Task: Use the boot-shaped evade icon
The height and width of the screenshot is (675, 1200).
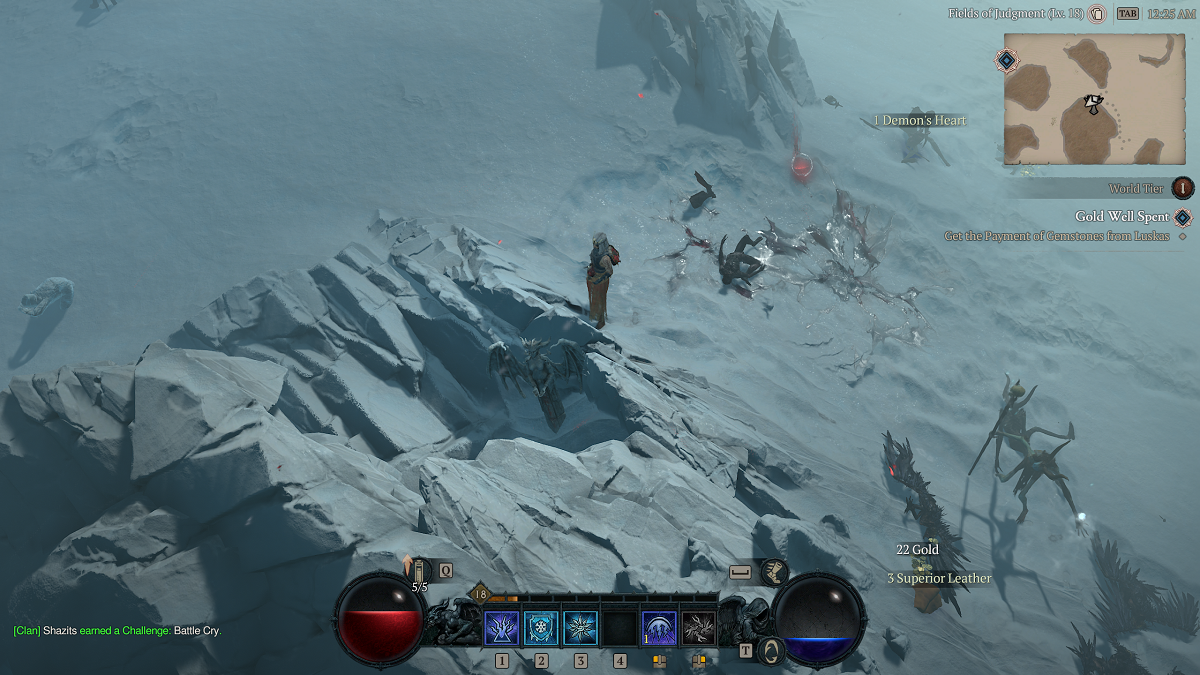Action: coord(773,572)
